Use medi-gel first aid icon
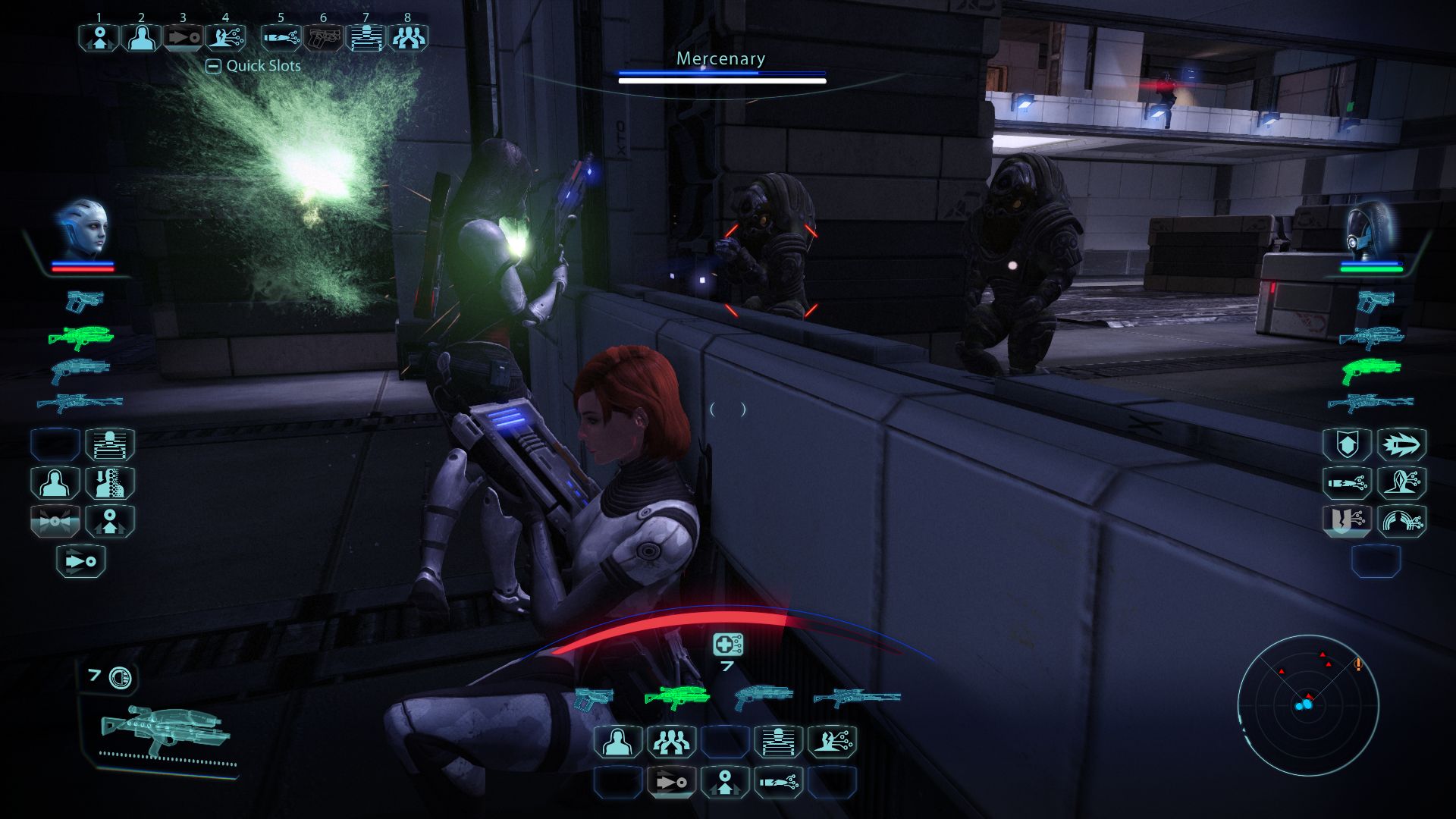 727,645
